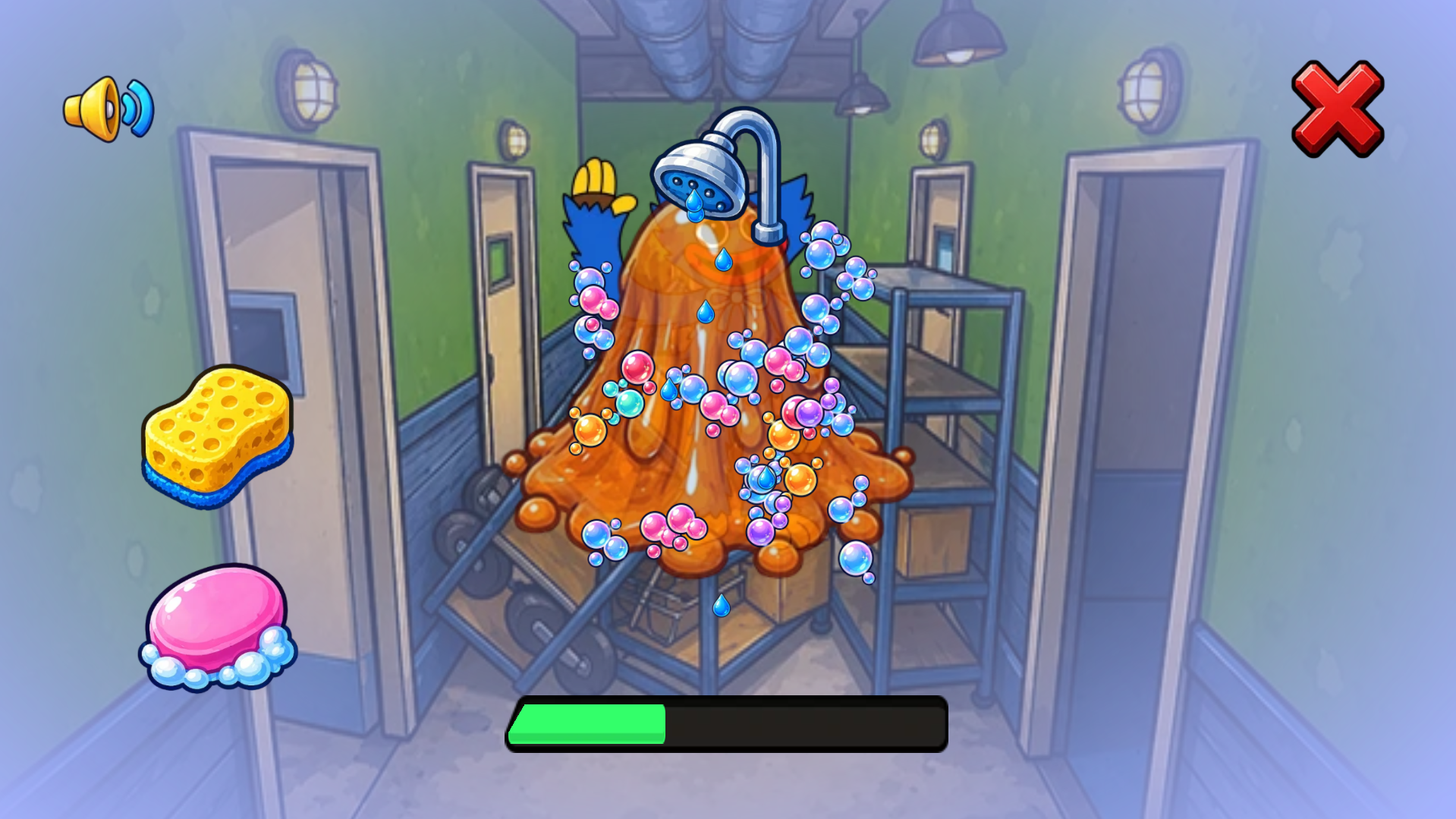Exit the minigame with the red X
Image resolution: width=1456 pixels, height=819 pixels.
1336,110
